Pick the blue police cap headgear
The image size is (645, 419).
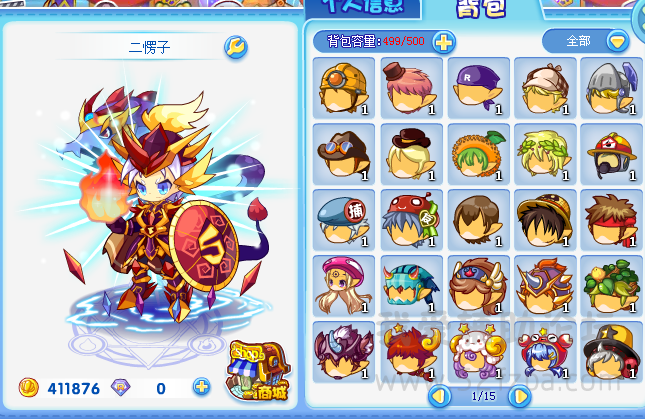[343, 220]
